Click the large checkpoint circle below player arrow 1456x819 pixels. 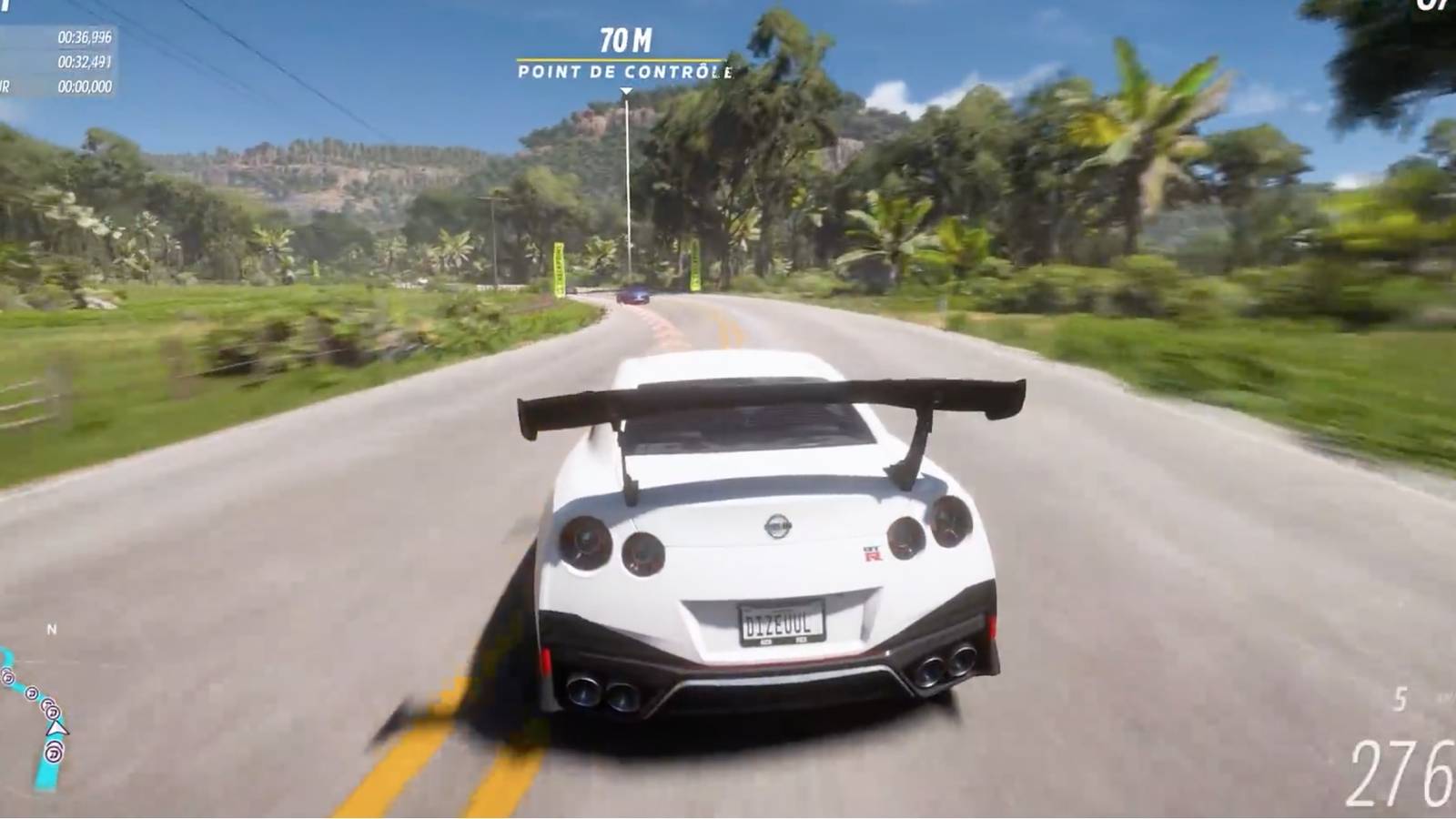click(54, 753)
